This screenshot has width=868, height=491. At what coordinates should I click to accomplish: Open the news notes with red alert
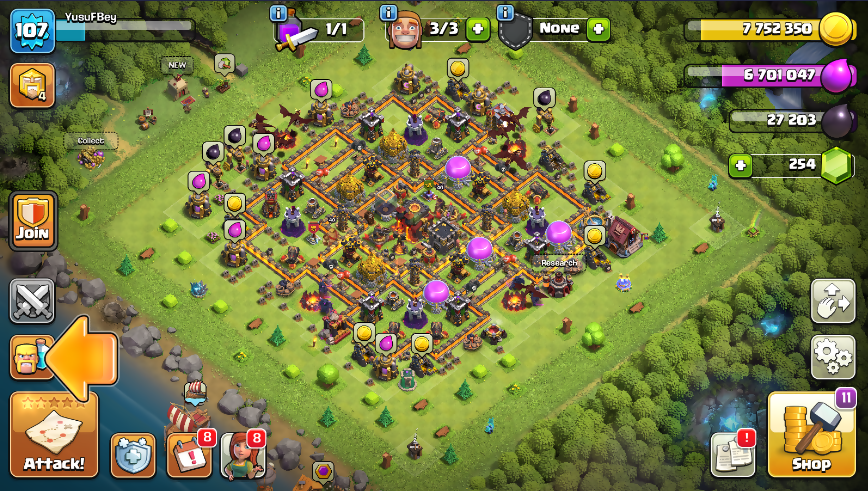732,455
